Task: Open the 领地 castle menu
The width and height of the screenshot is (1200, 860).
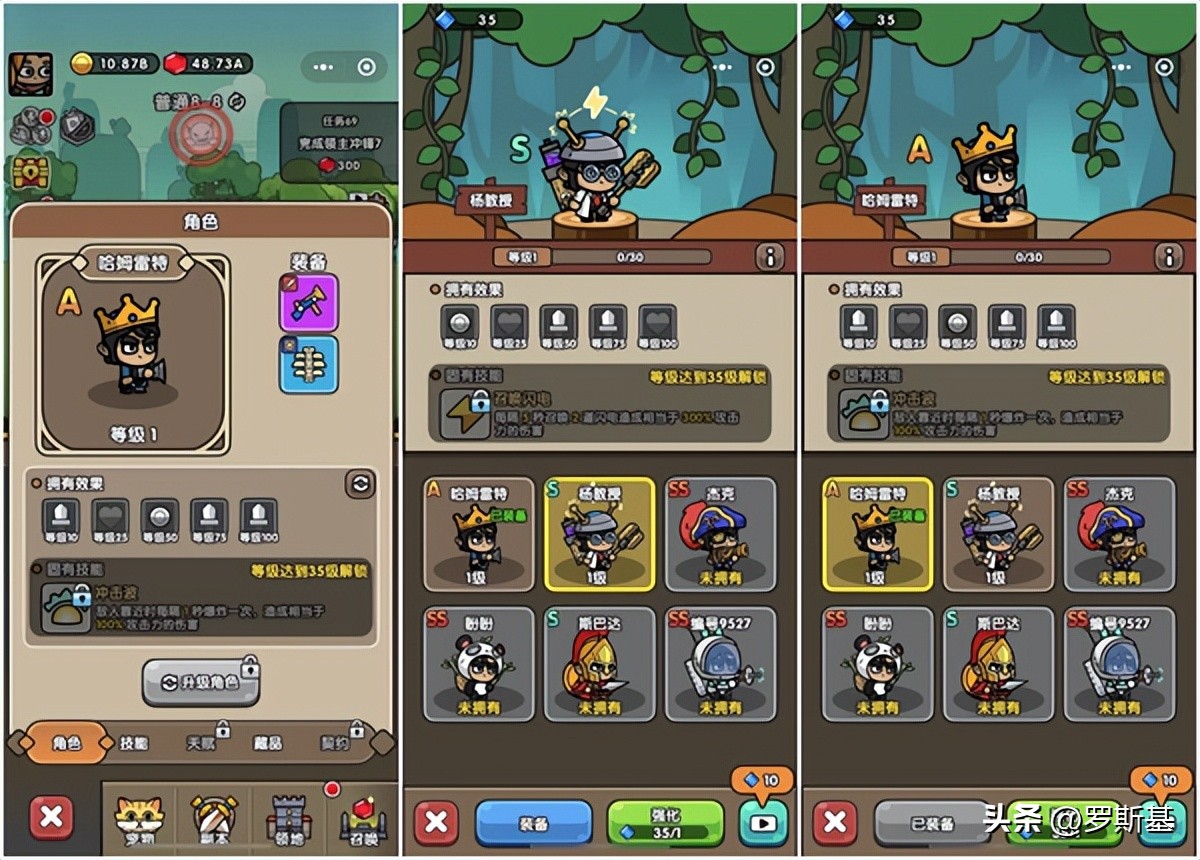Action: click(286, 819)
